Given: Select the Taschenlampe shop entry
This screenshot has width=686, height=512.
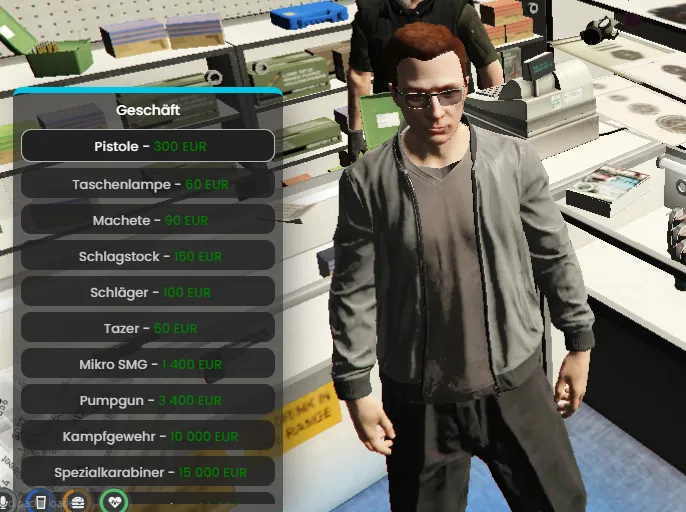Looking at the screenshot, I should point(148,184).
